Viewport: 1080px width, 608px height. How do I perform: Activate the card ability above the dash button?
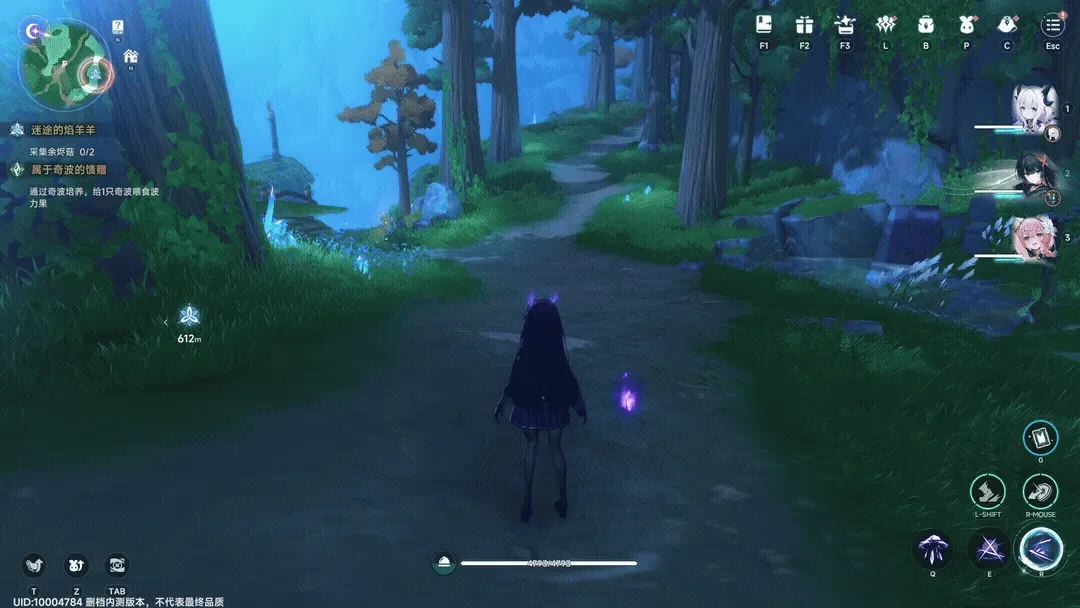(1040, 437)
